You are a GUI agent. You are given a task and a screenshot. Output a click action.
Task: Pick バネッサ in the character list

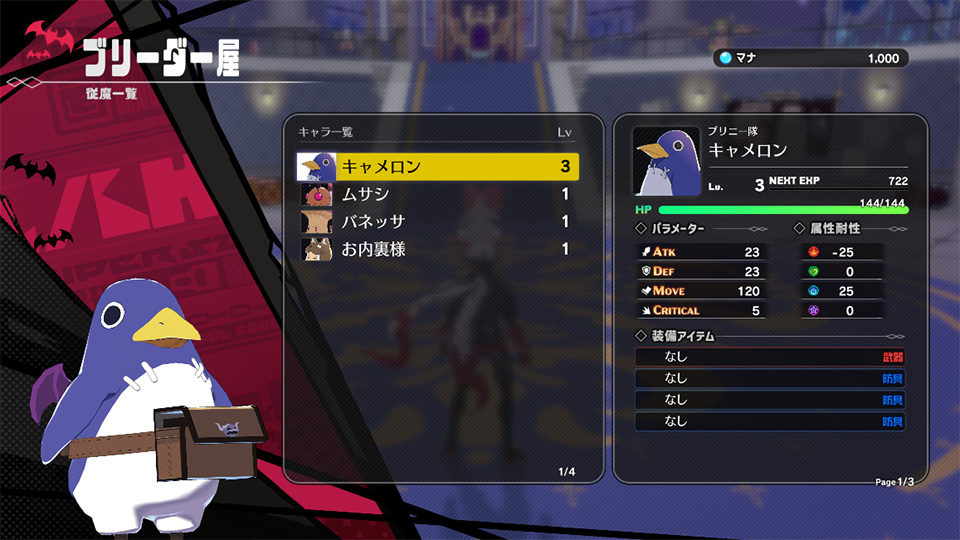[440, 221]
